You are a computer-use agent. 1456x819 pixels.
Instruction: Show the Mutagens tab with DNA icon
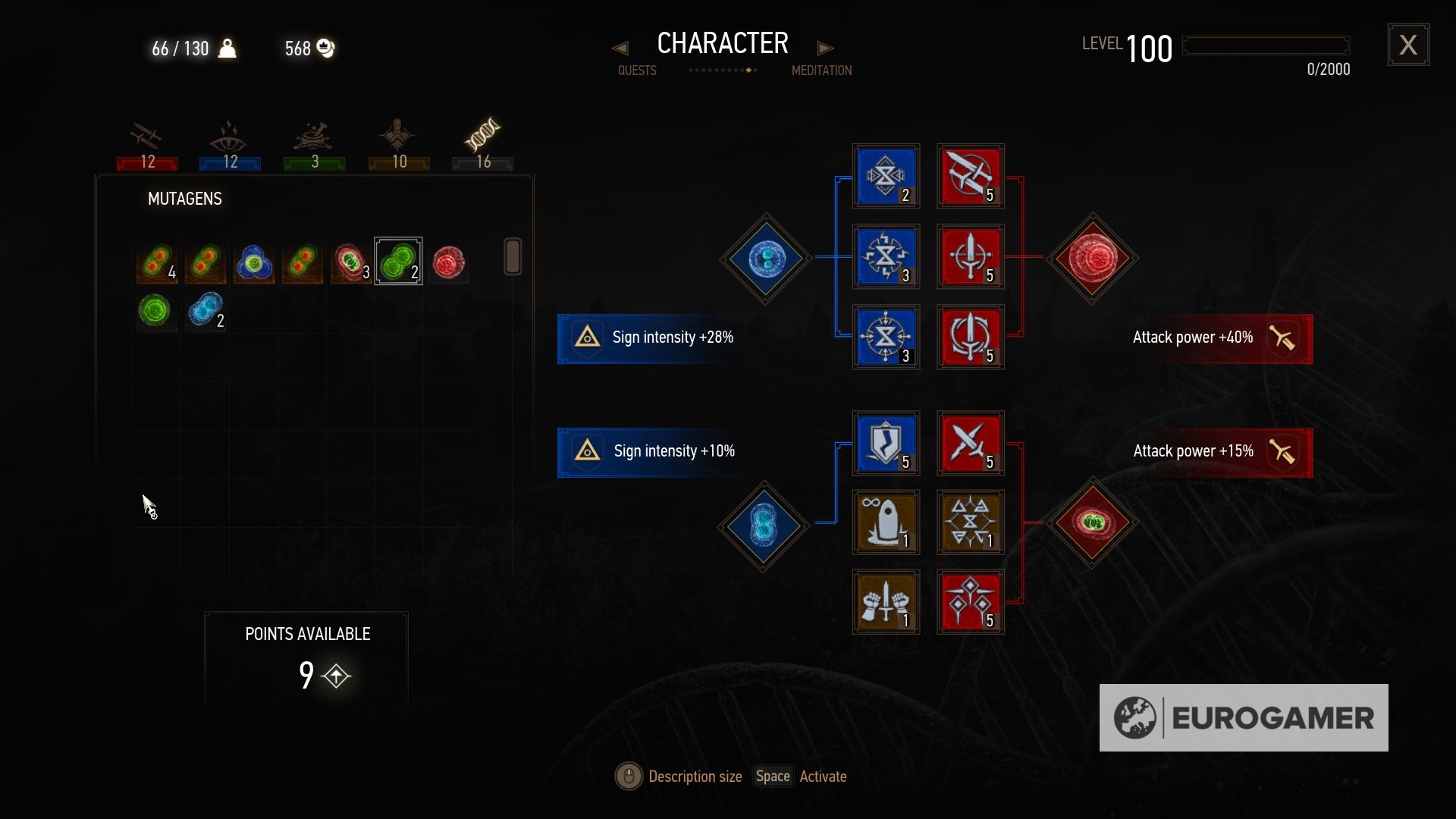(483, 144)
